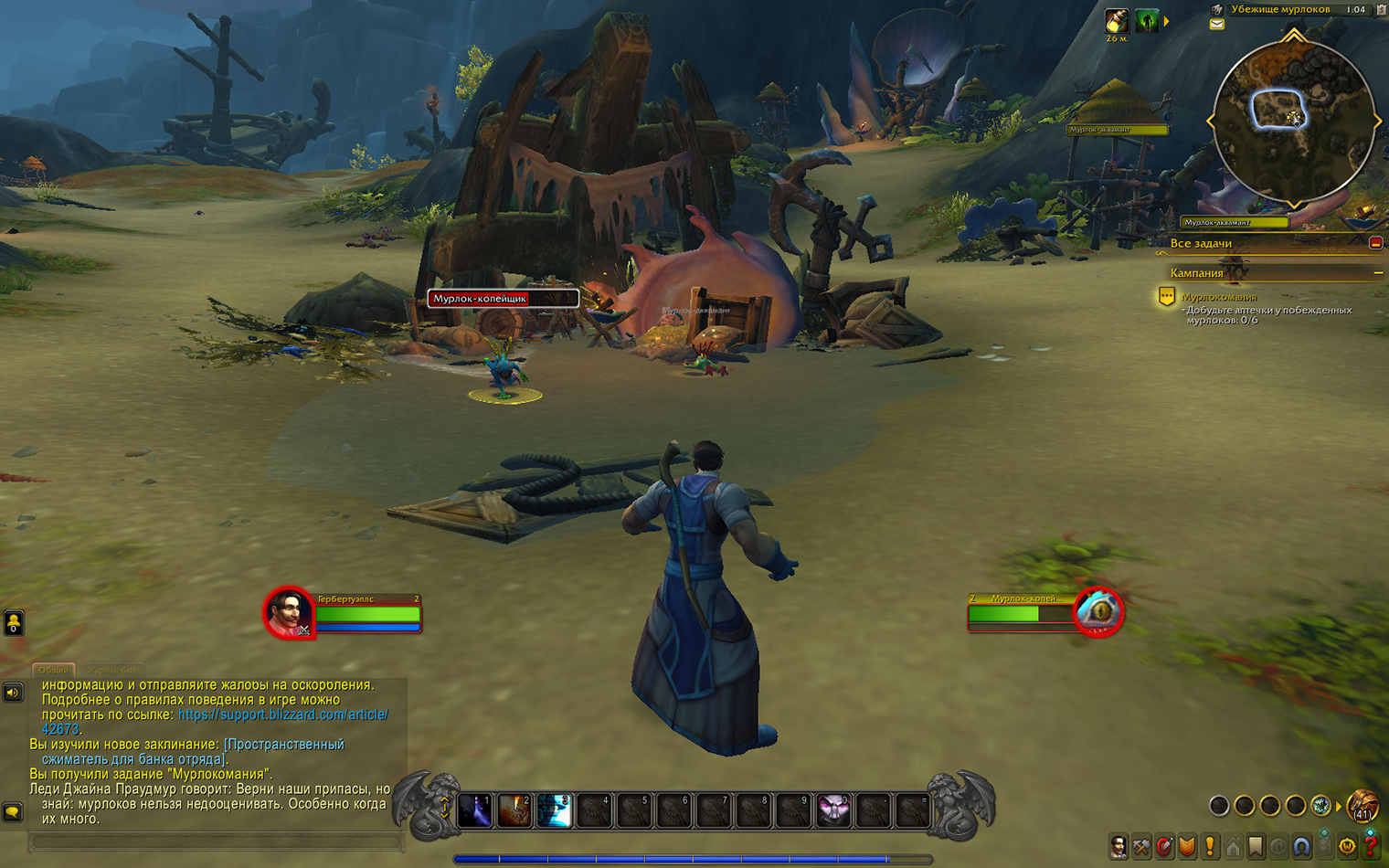The height and width of the screenshot is (868, 1389).
Task: Open the character info micro button
Action: pos(1119,847)
